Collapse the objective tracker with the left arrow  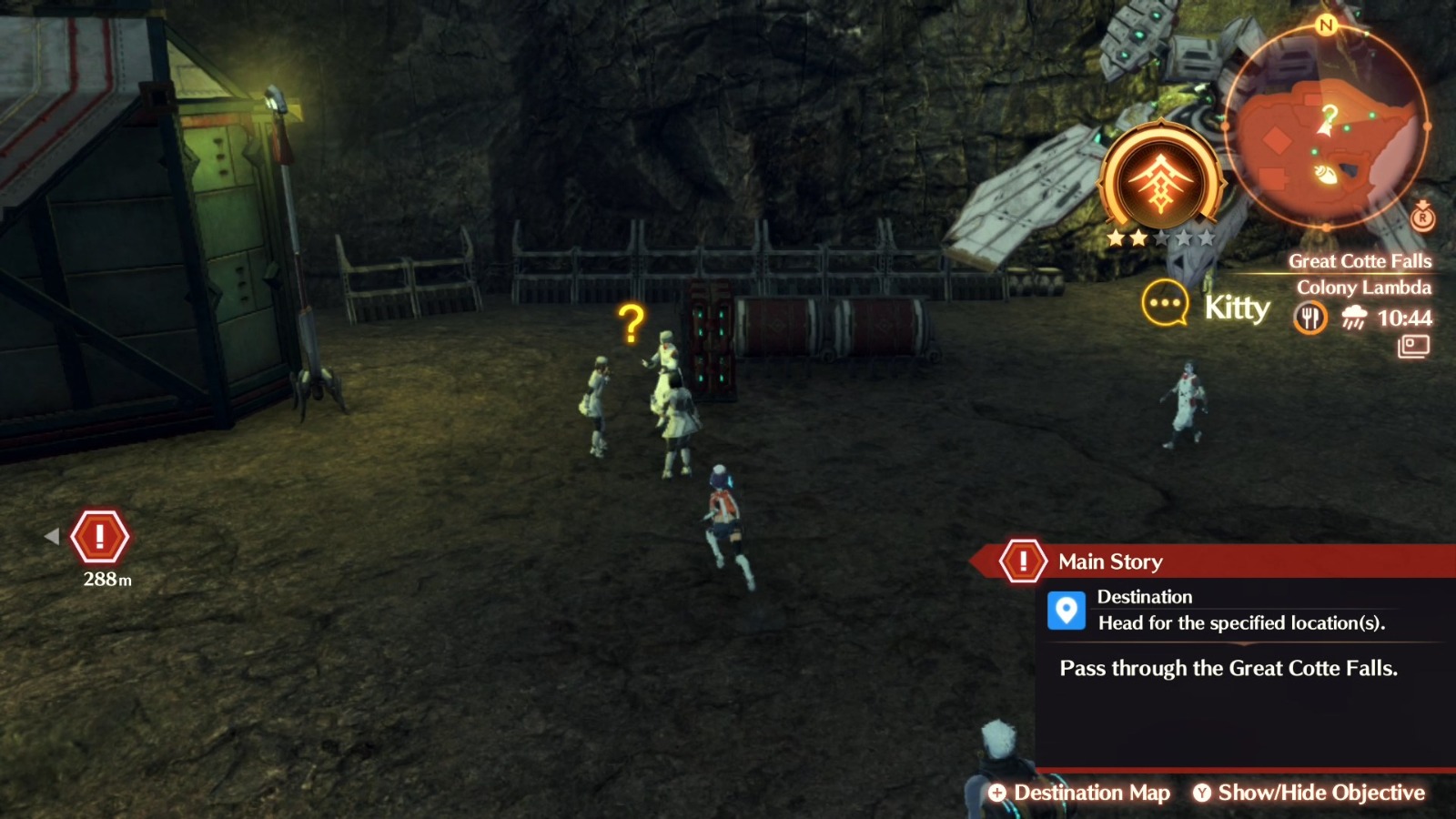point(55,537)
